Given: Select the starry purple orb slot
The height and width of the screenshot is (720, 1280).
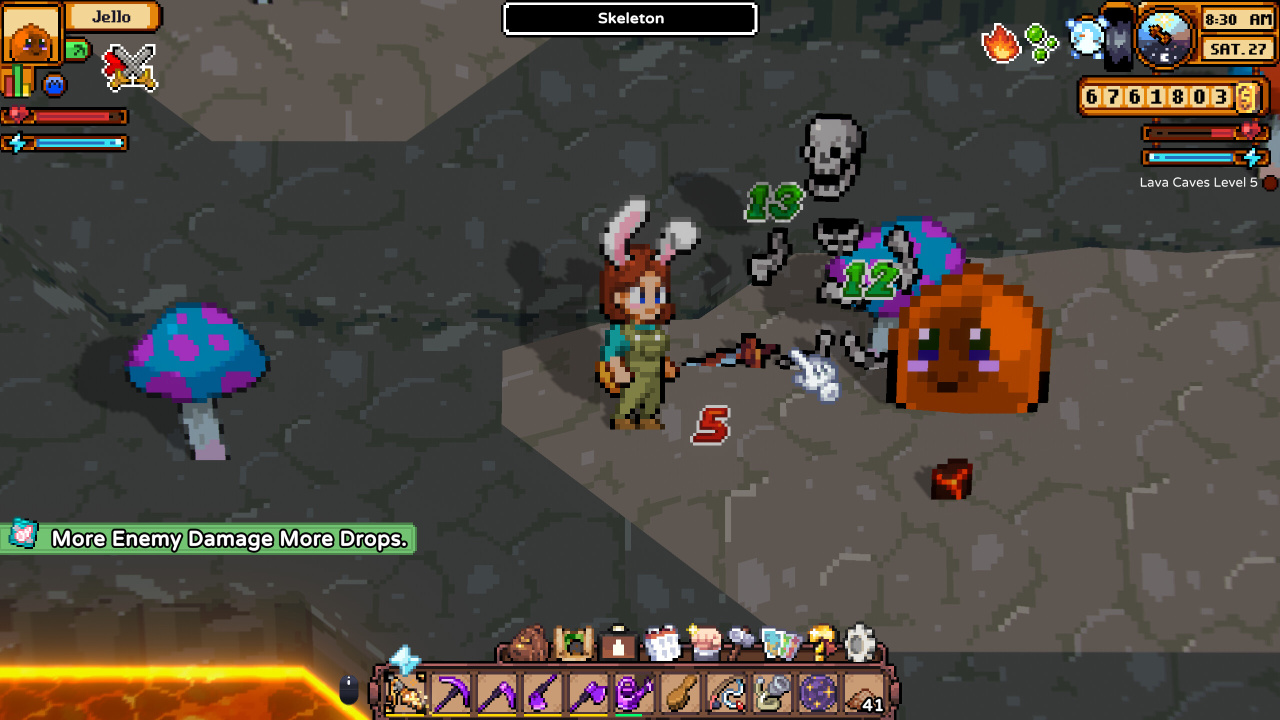Looking at the screenshot, I should click(819, 693).
